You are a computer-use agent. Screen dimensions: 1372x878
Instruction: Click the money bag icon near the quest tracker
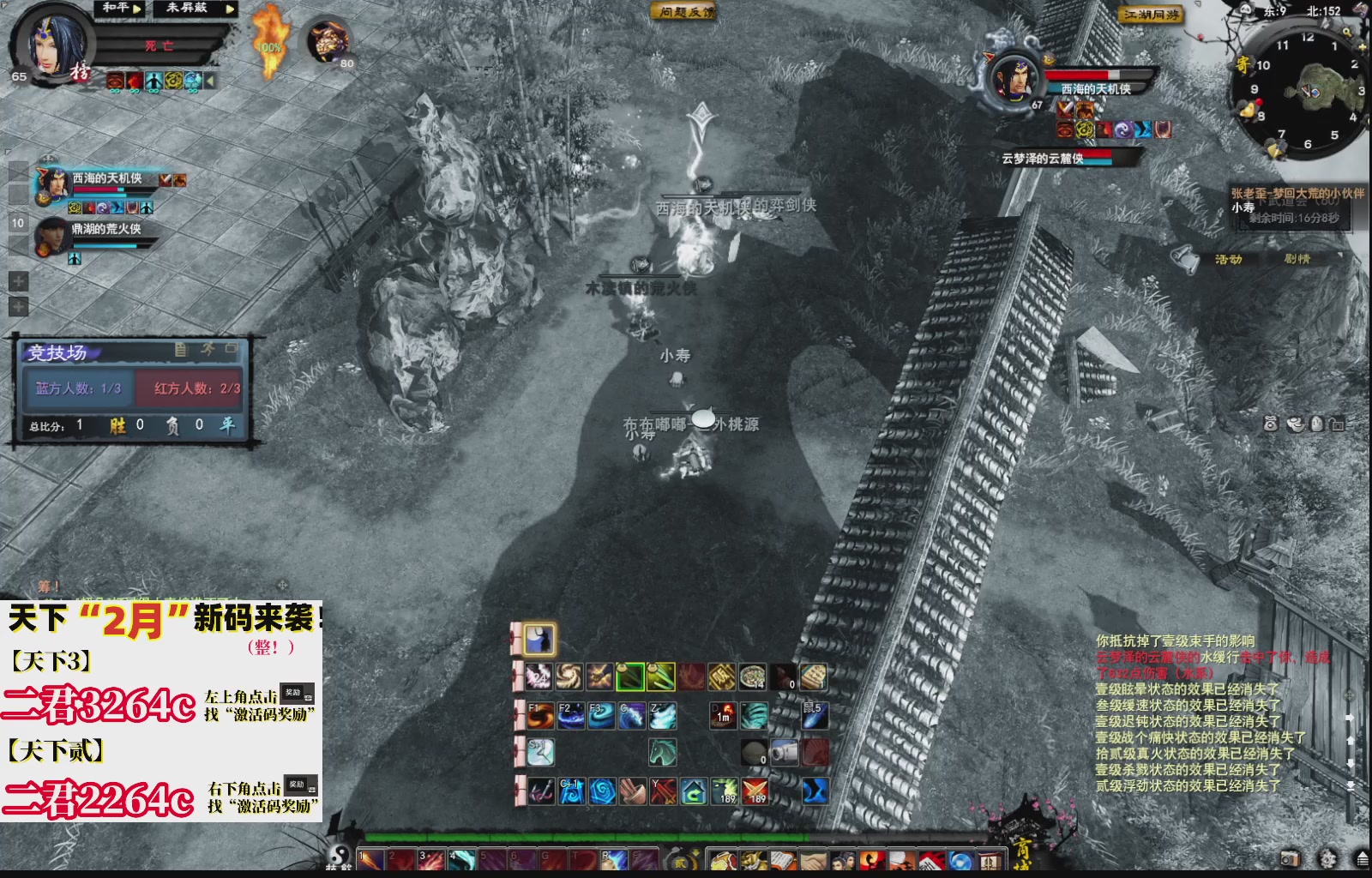click(1271, 424)
